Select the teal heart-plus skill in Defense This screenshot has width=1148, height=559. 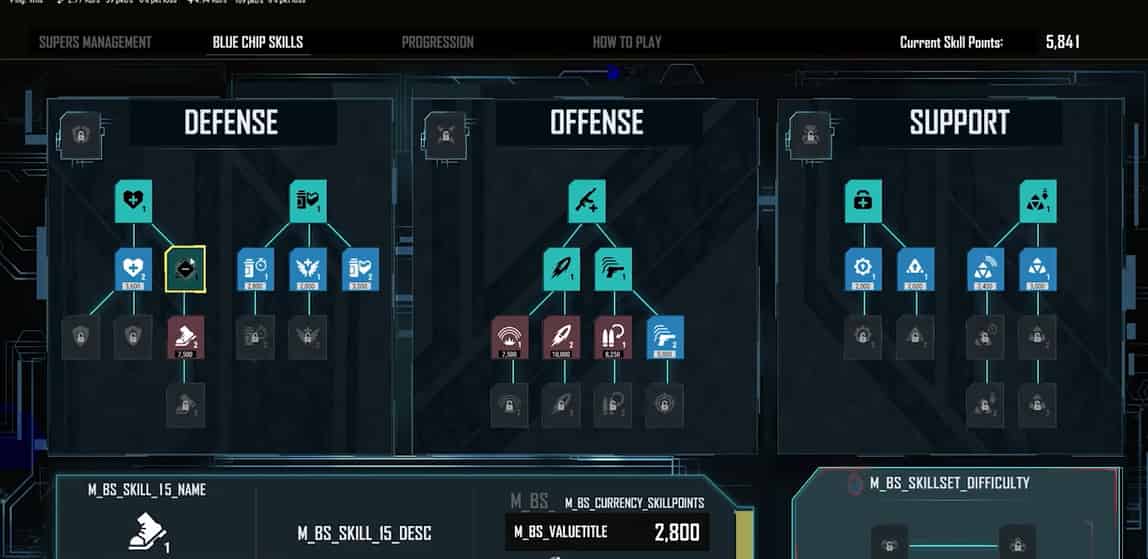135,200
